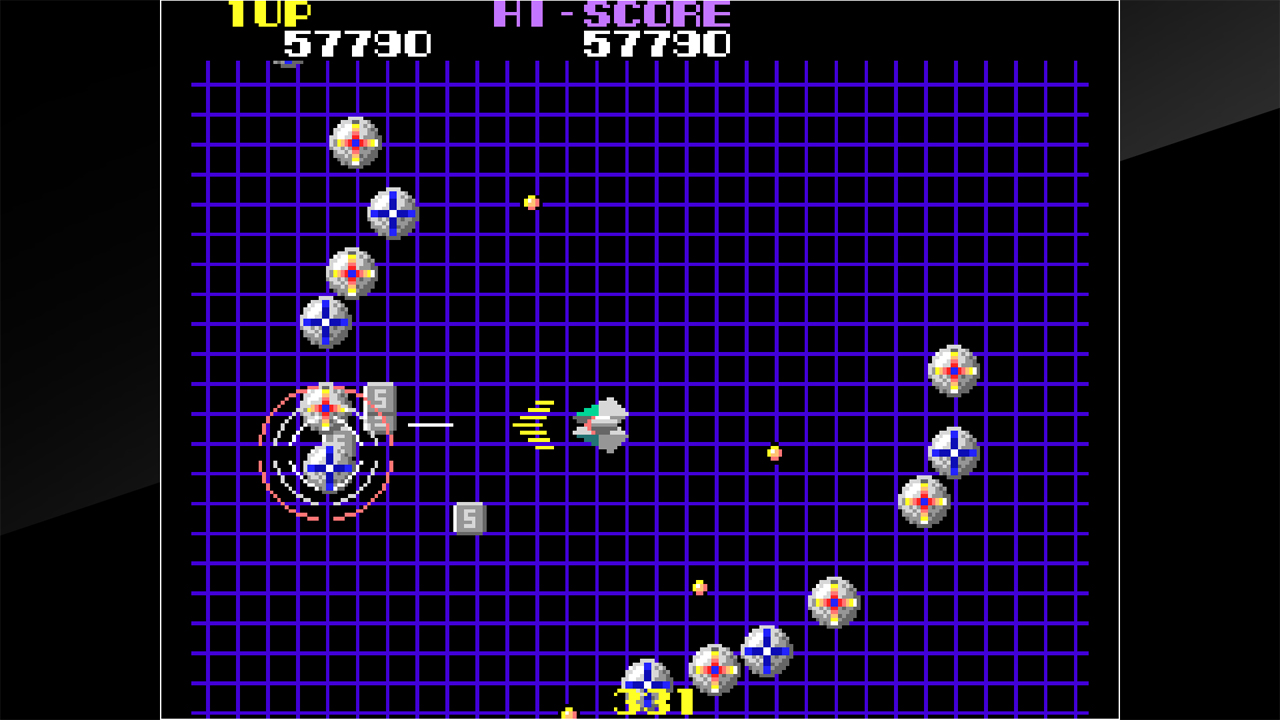Click the S power part beside the explosion rings
1280x720 pixels.
pos(380,402)
